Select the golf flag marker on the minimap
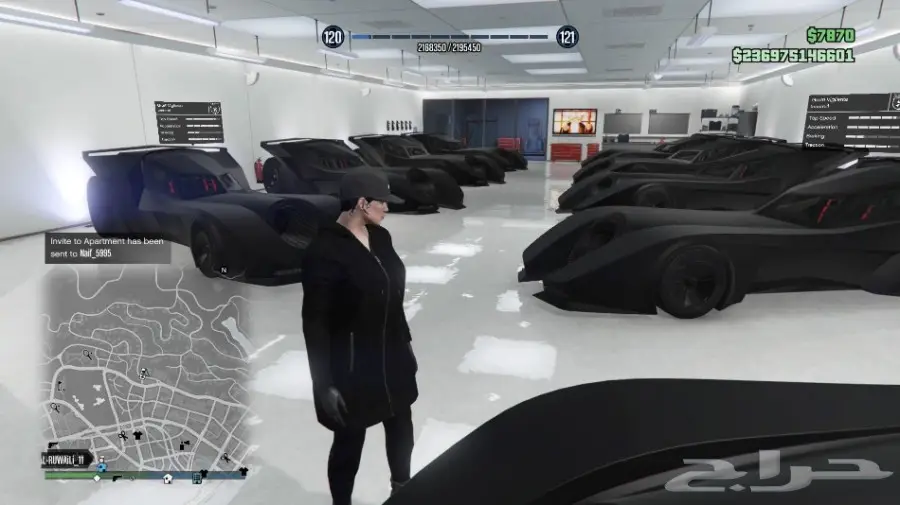This screenshot has width=900, height=505. point(60,384)
